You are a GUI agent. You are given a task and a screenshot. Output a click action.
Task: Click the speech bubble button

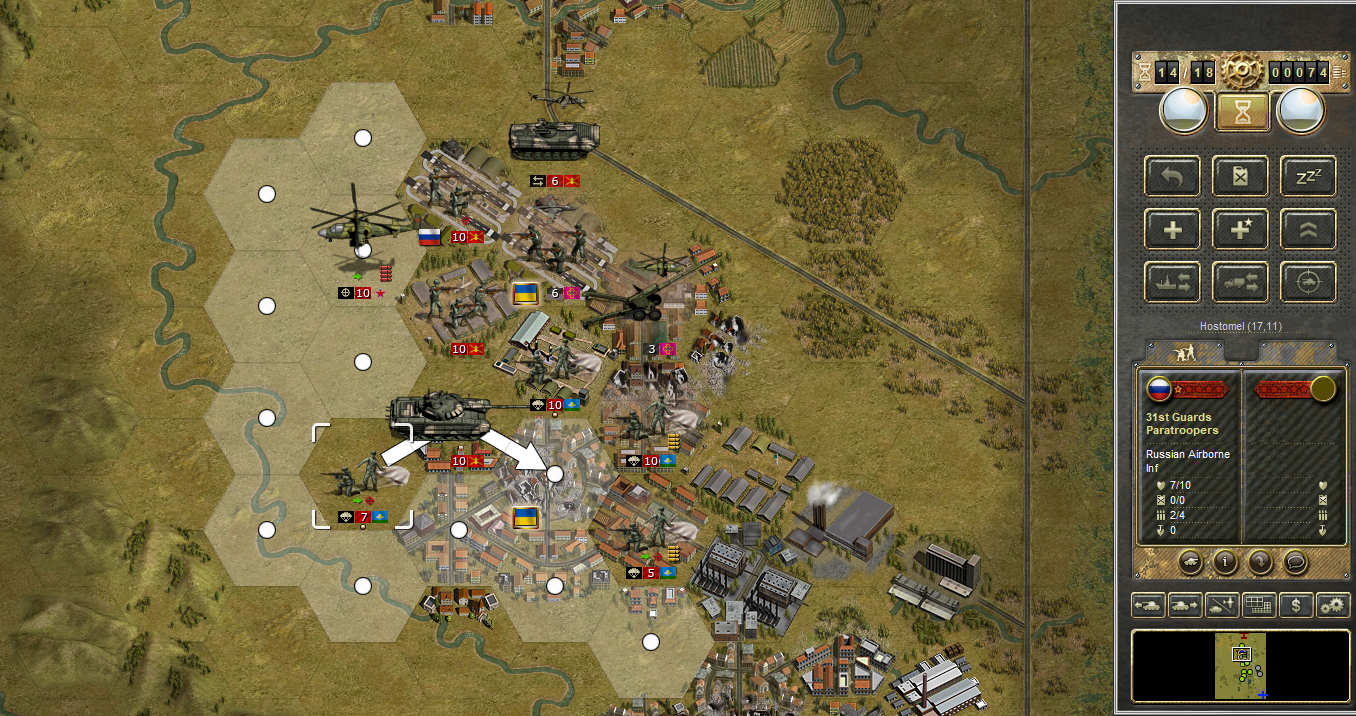pos(1295,561)
